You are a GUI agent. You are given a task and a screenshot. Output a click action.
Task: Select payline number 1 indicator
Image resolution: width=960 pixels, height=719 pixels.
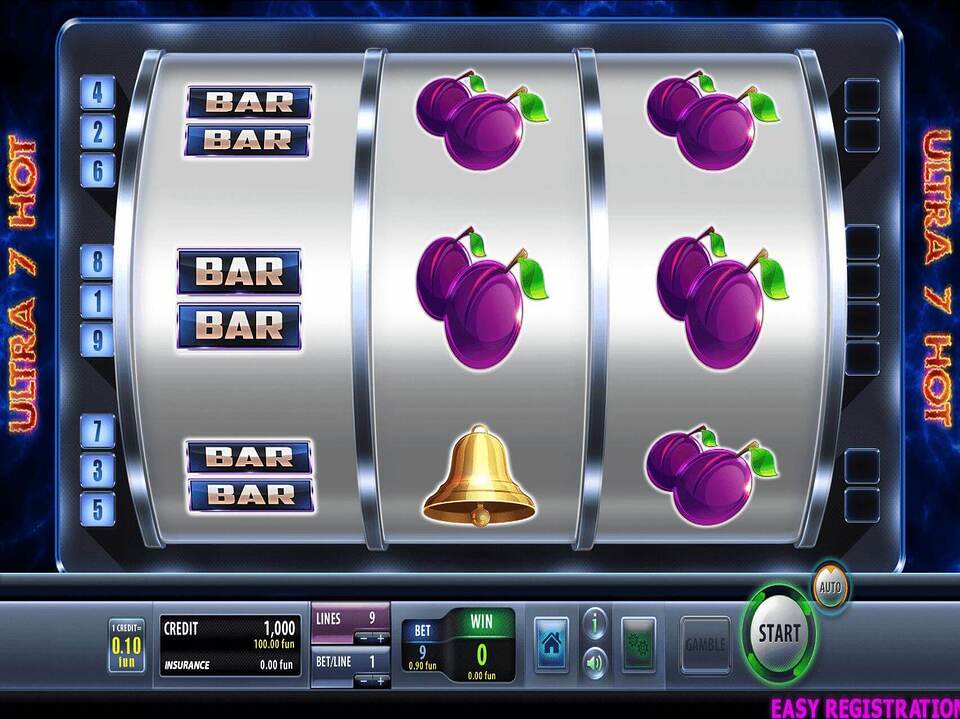pos(98,300)
